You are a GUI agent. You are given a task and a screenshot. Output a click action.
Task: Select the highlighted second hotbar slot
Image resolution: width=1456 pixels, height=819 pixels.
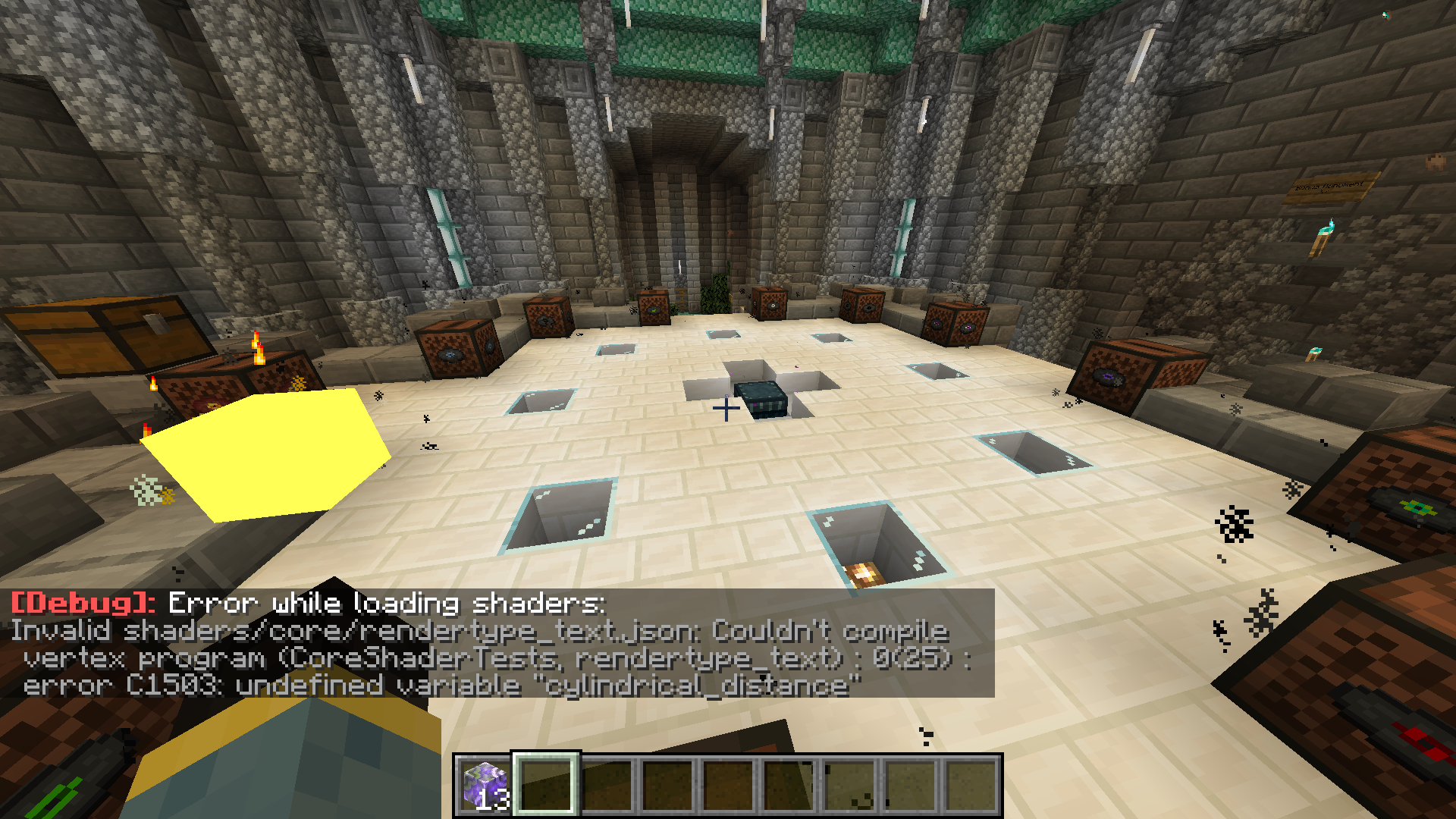[x=544, y=785]
